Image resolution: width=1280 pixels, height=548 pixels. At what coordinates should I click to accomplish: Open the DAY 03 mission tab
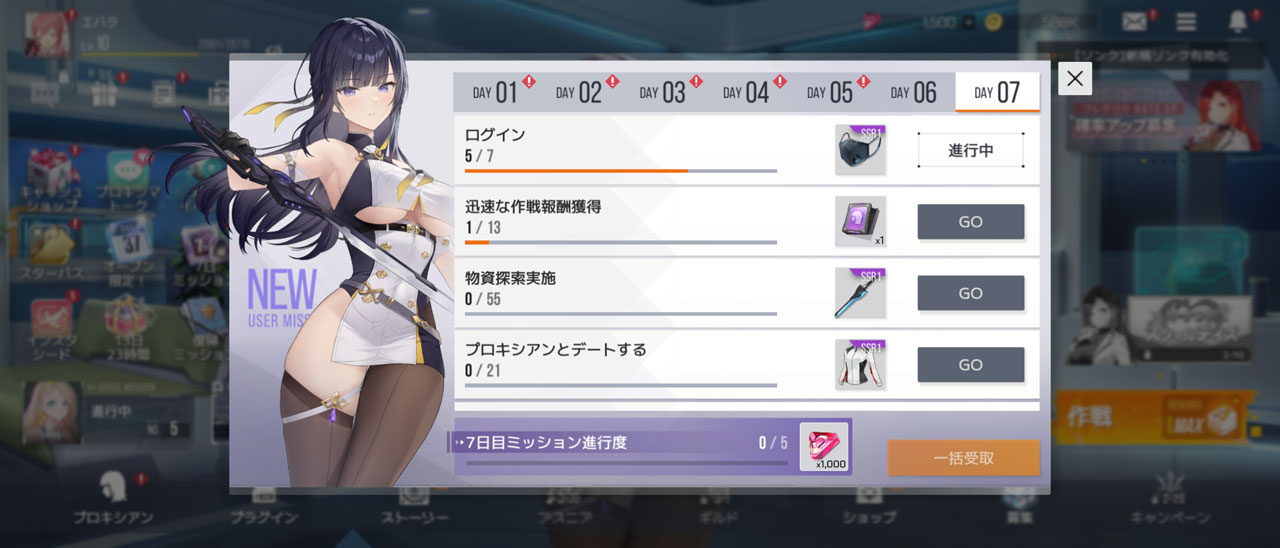(x=662, y=93)
